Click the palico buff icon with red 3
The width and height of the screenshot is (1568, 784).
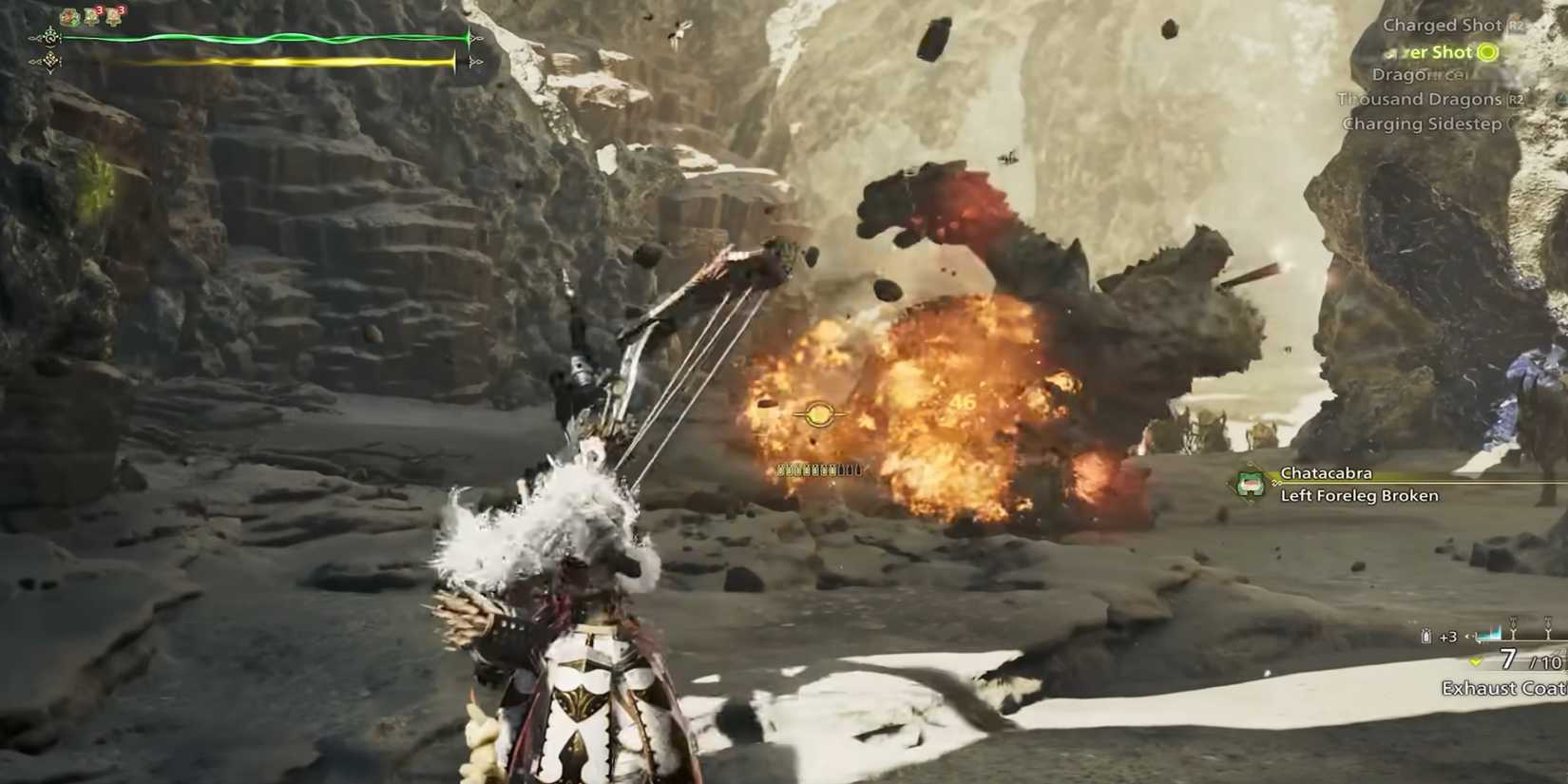pos(91,15)
